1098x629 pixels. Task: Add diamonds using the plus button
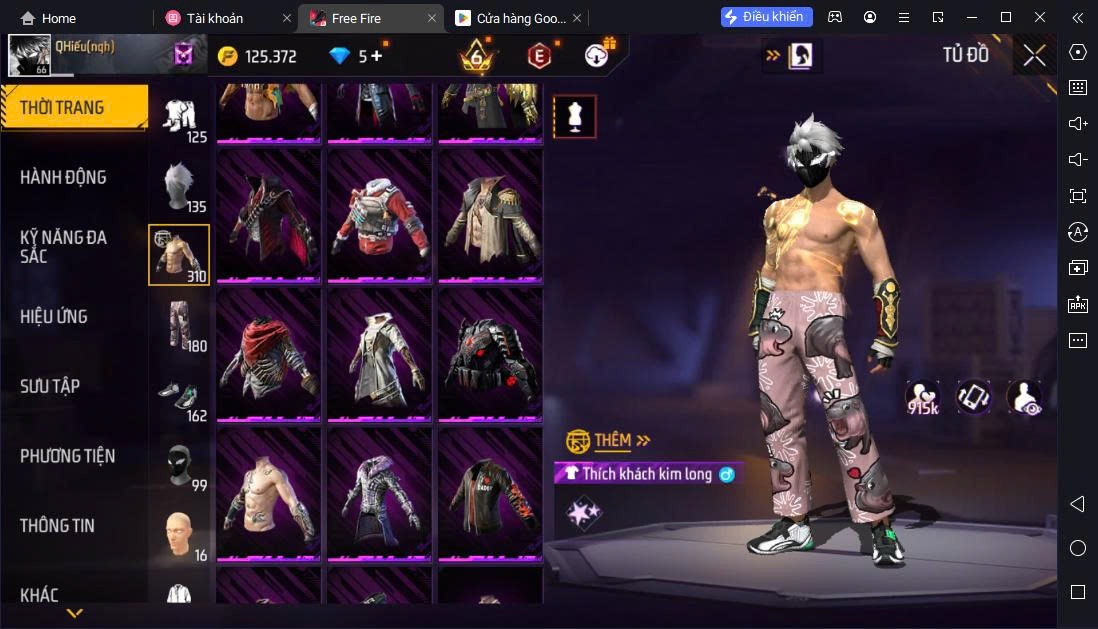(377, 56)
